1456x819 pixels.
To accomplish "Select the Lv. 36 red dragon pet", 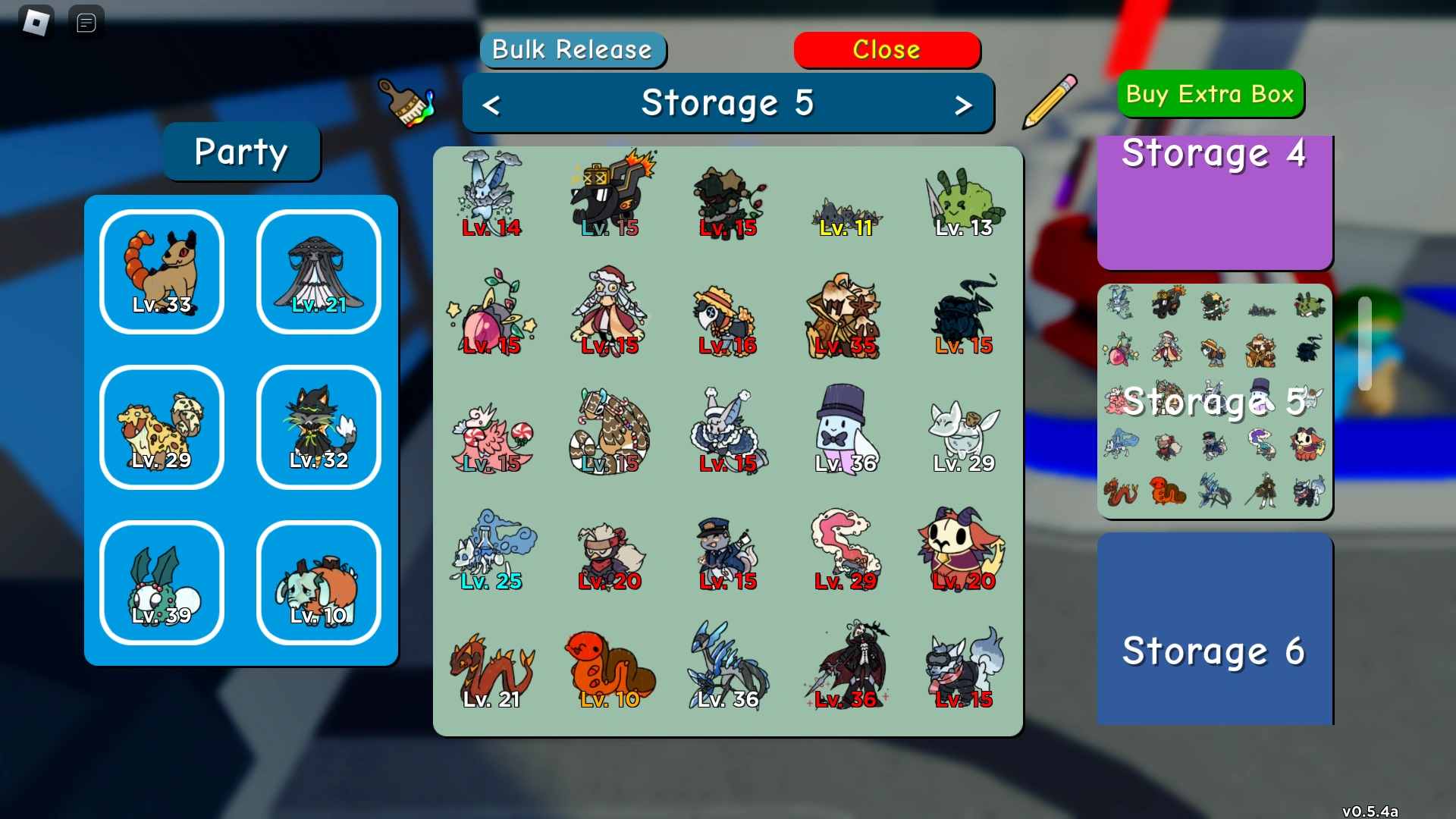I will coord(728,664).
